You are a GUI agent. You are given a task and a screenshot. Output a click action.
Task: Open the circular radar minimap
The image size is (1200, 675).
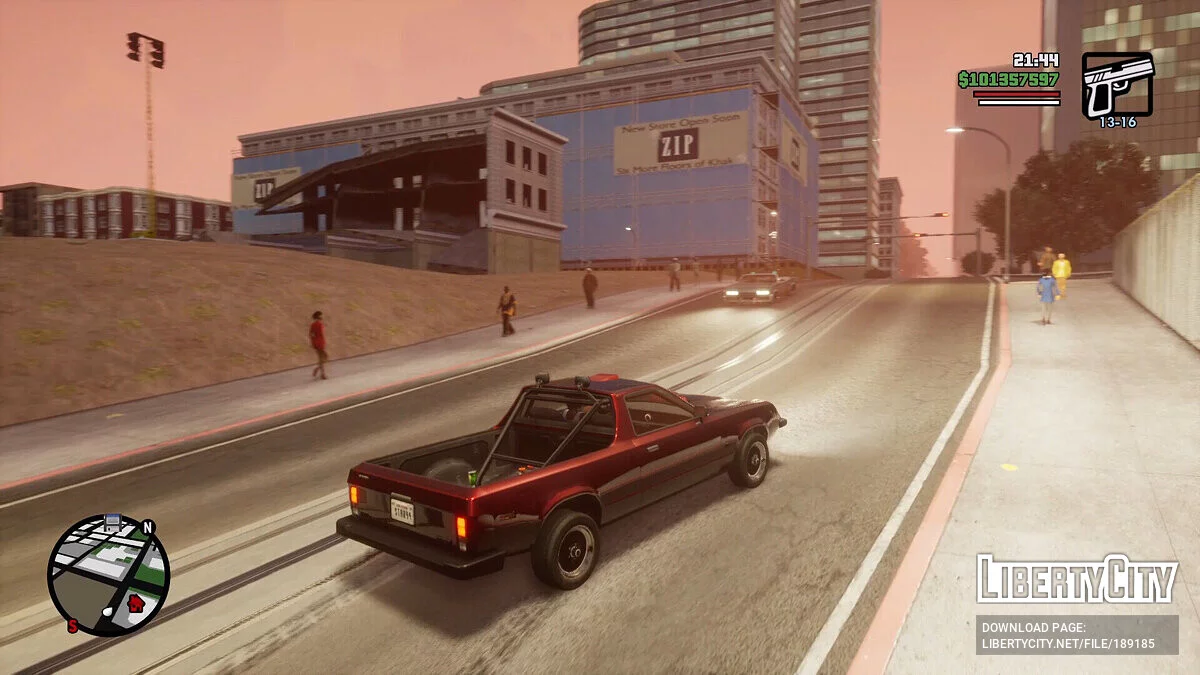pos(108,575)
